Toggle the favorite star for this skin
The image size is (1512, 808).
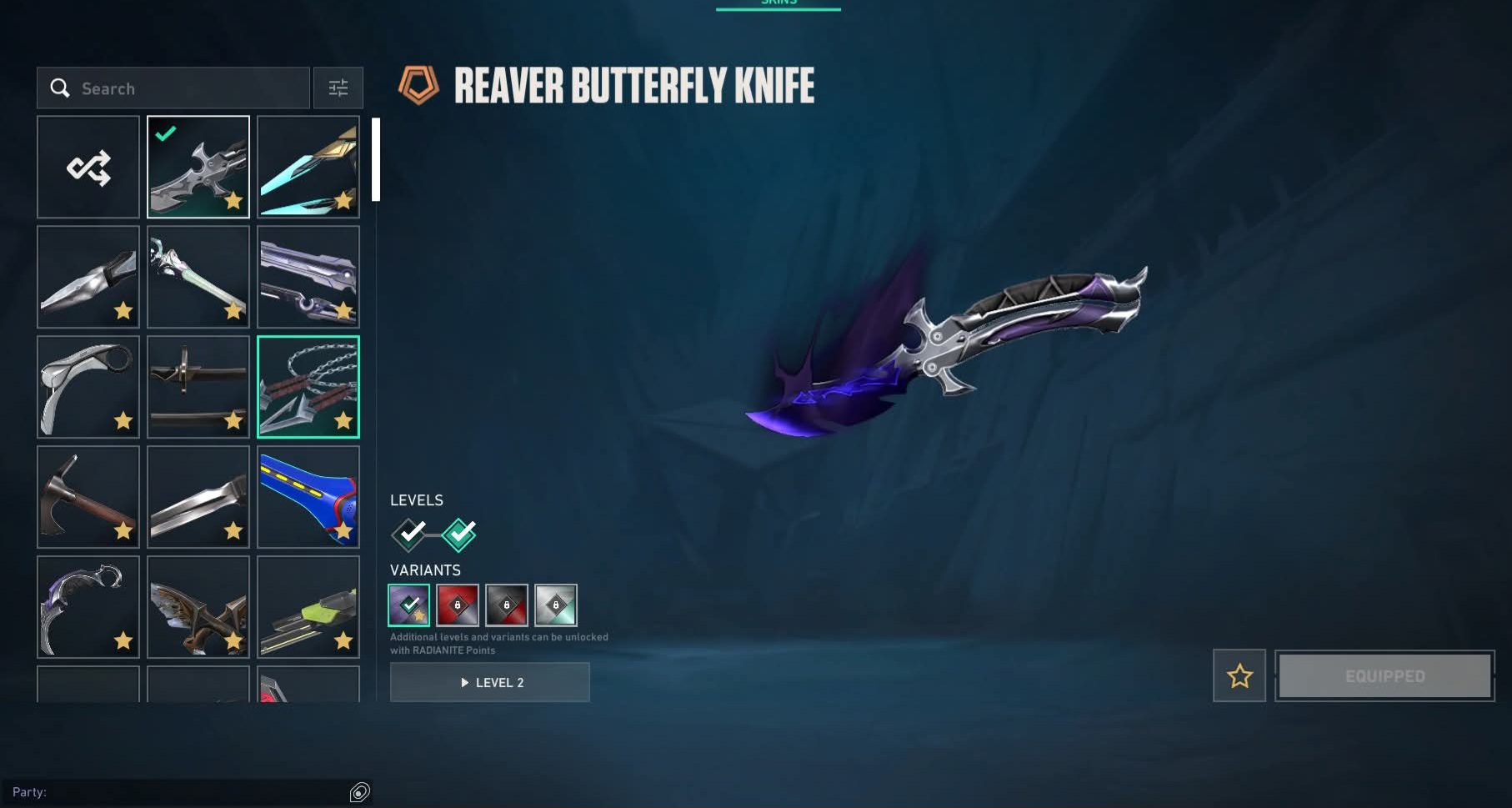pyautogui.click(x=1239, y=675)
